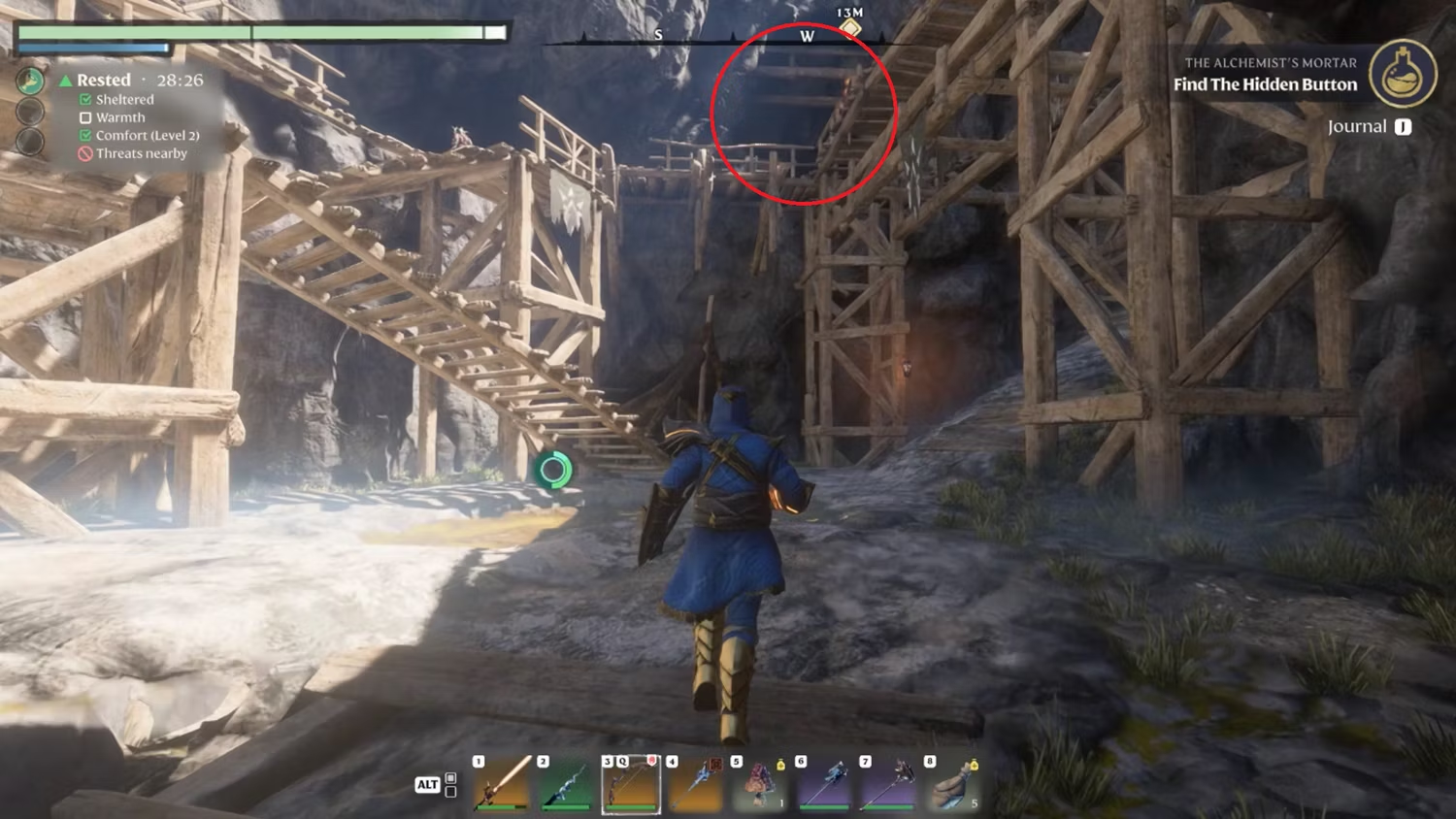This screenshot has height=819, width=1456.
Task: Open the Rested buff goblet icon
Action: (29, 80)
